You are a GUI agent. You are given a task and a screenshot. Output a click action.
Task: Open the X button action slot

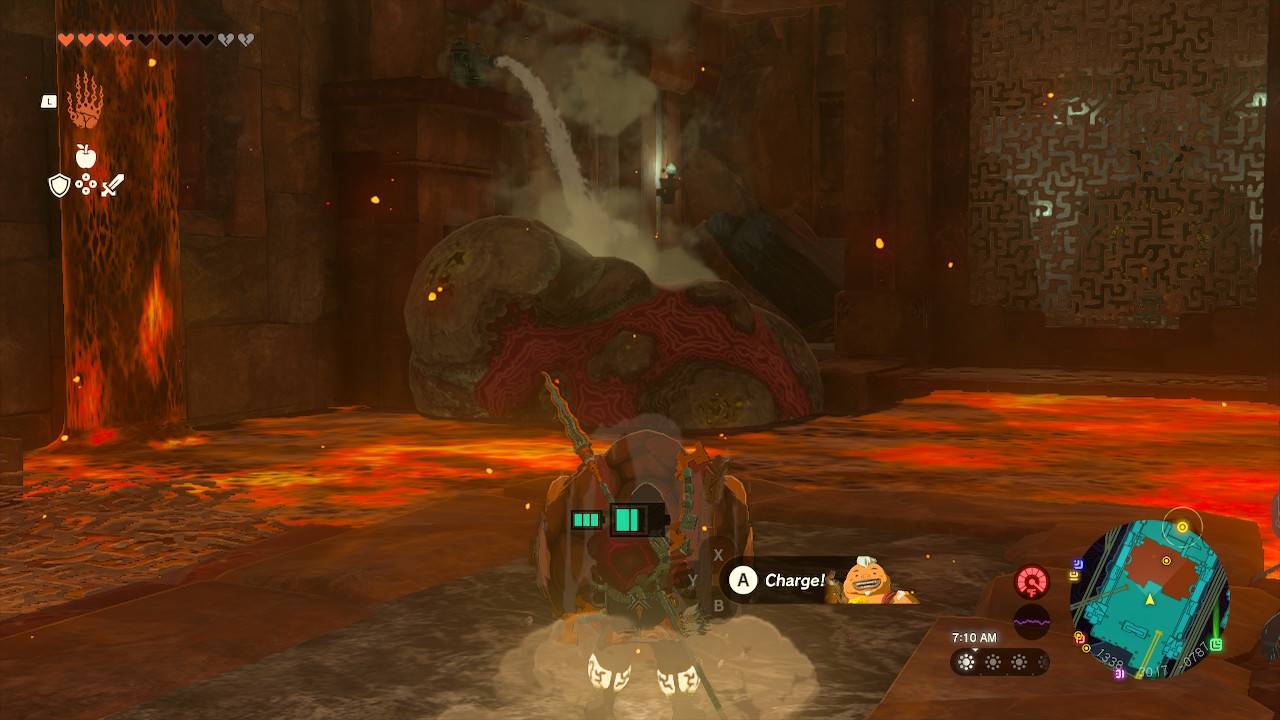pyautogui.click(x=718, y=554)
